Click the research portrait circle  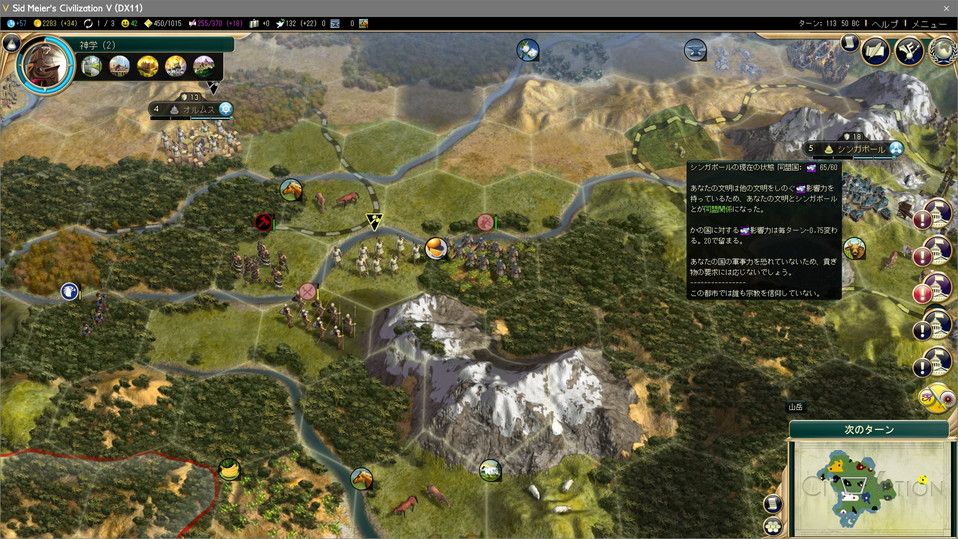45,63
